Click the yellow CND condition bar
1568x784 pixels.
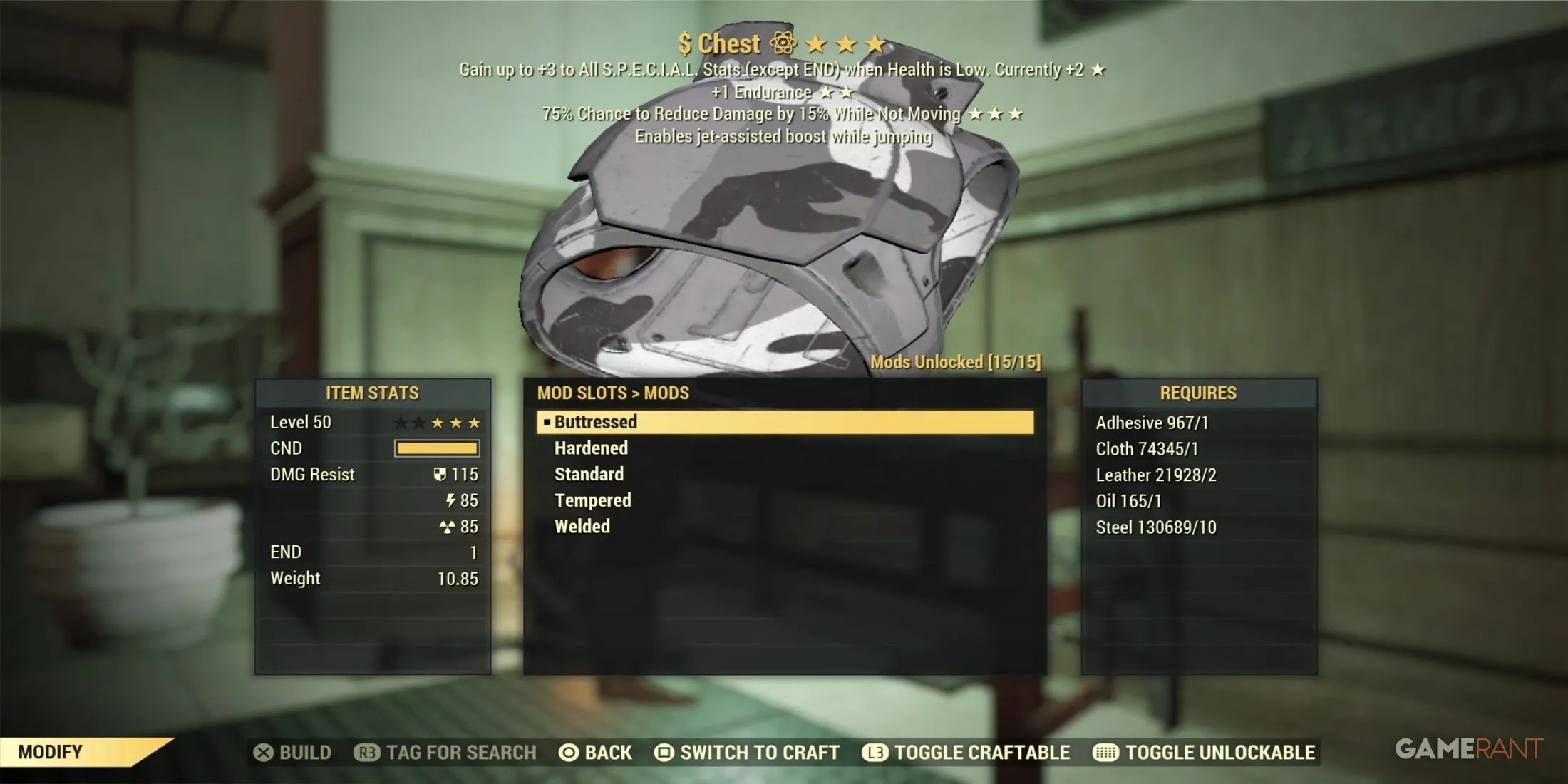(x=436, y=448)
